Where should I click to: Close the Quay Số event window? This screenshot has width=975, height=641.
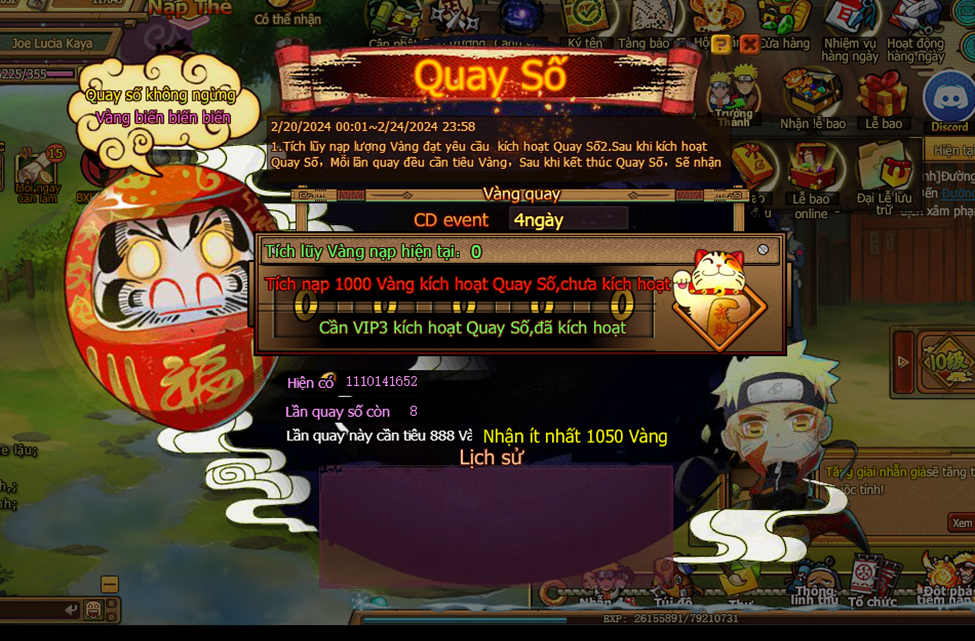[x=749, y=44]
